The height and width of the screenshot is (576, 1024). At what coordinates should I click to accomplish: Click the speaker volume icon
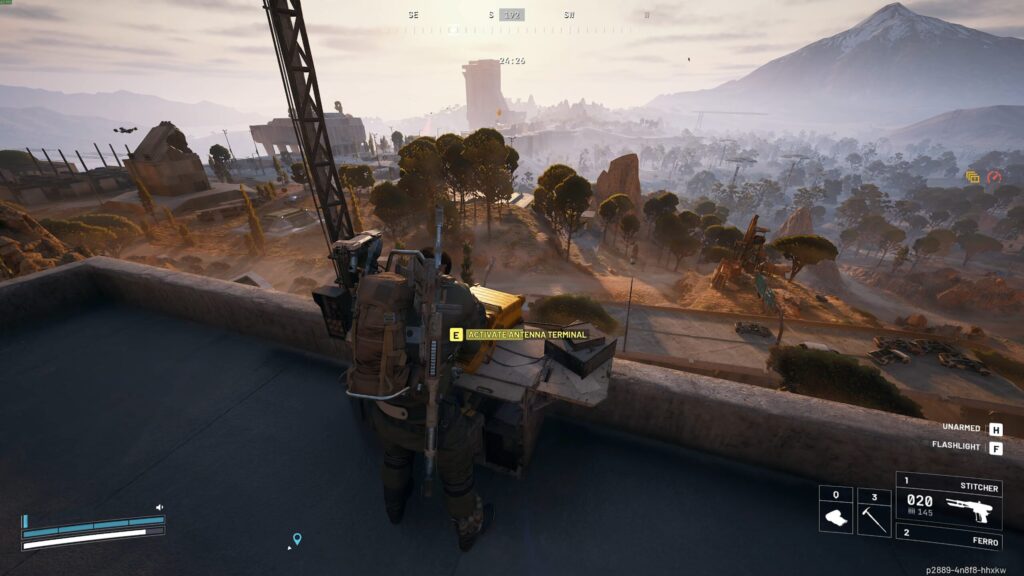tap(159, 508)
